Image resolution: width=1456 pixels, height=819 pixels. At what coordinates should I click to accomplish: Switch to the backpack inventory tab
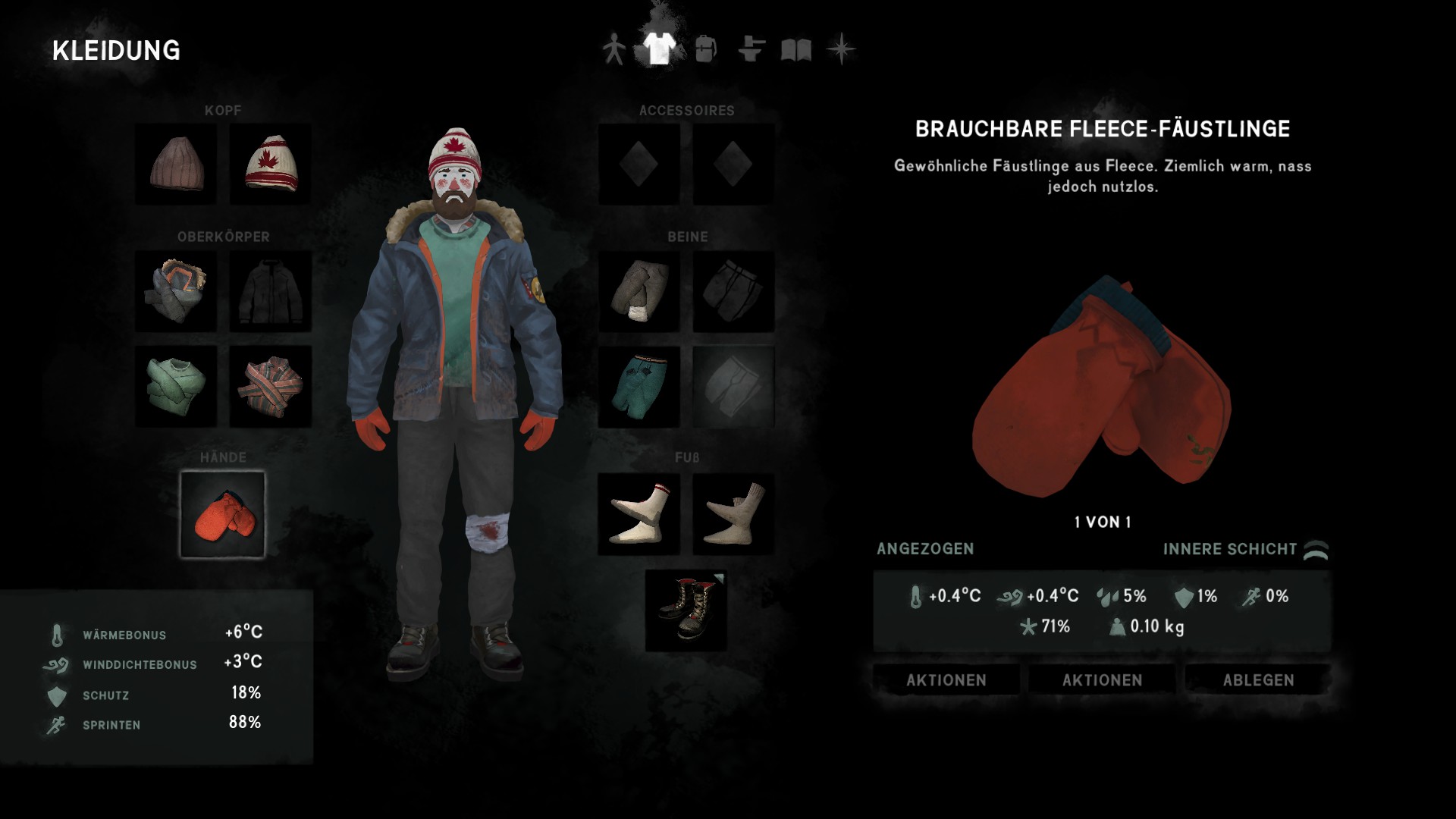705,50
